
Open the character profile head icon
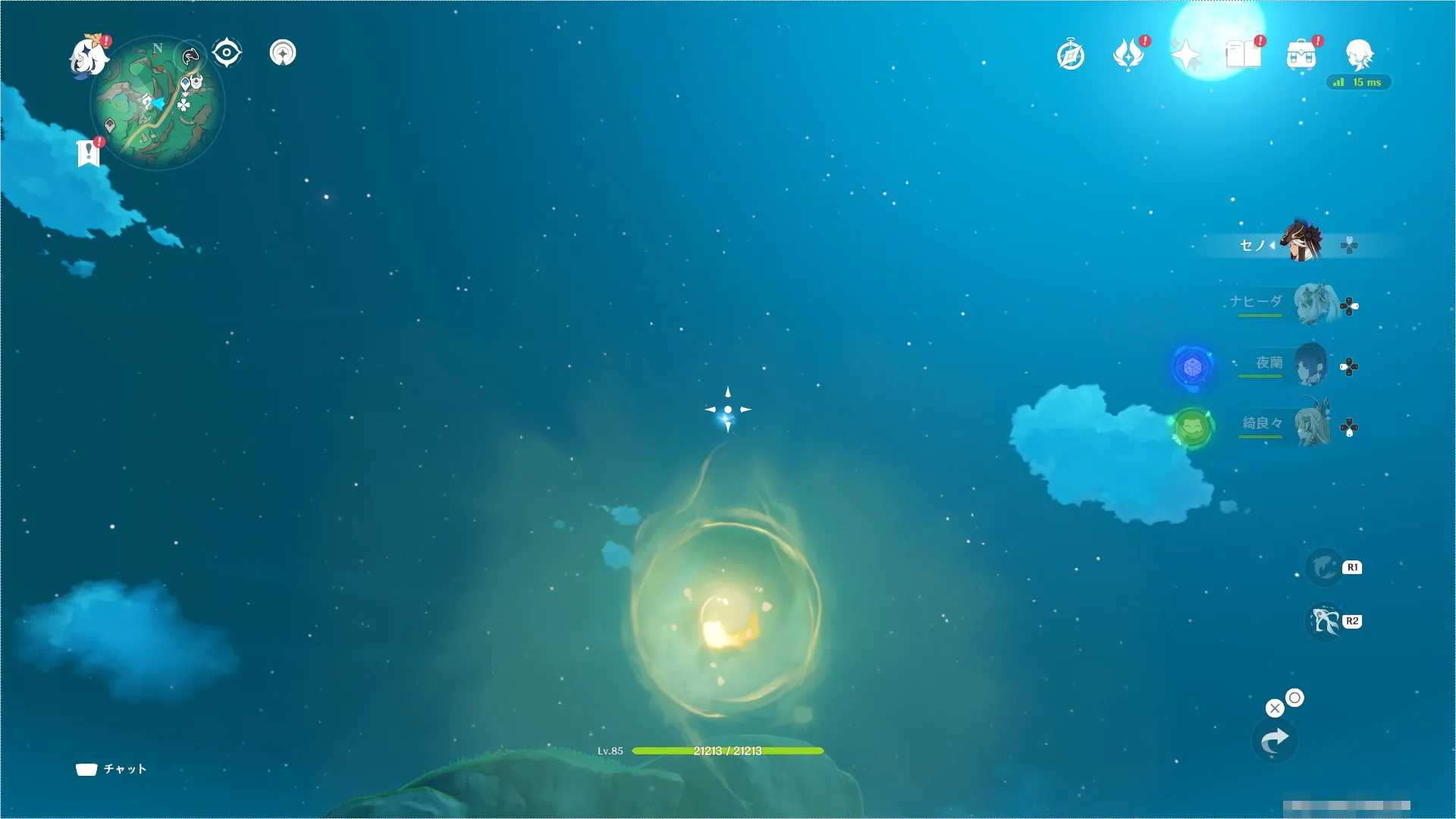pos(1359,55)
